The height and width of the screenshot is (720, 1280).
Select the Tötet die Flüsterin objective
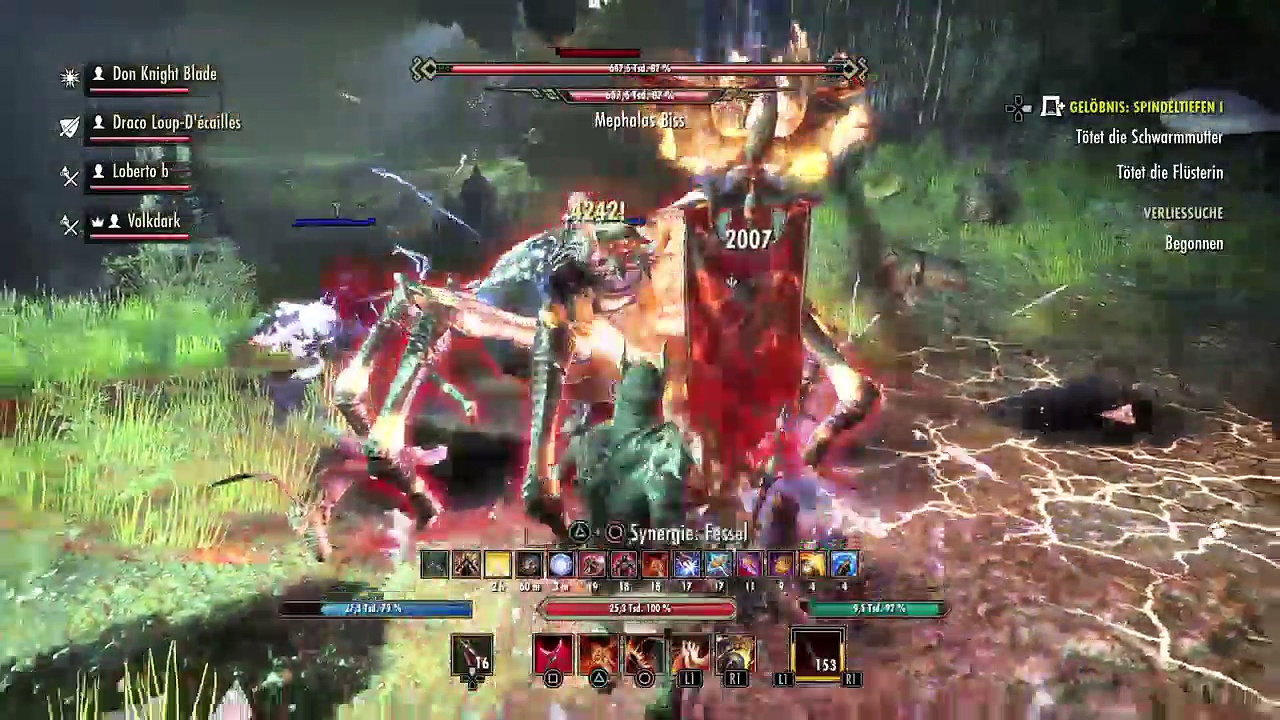[x=1169, y=173]
